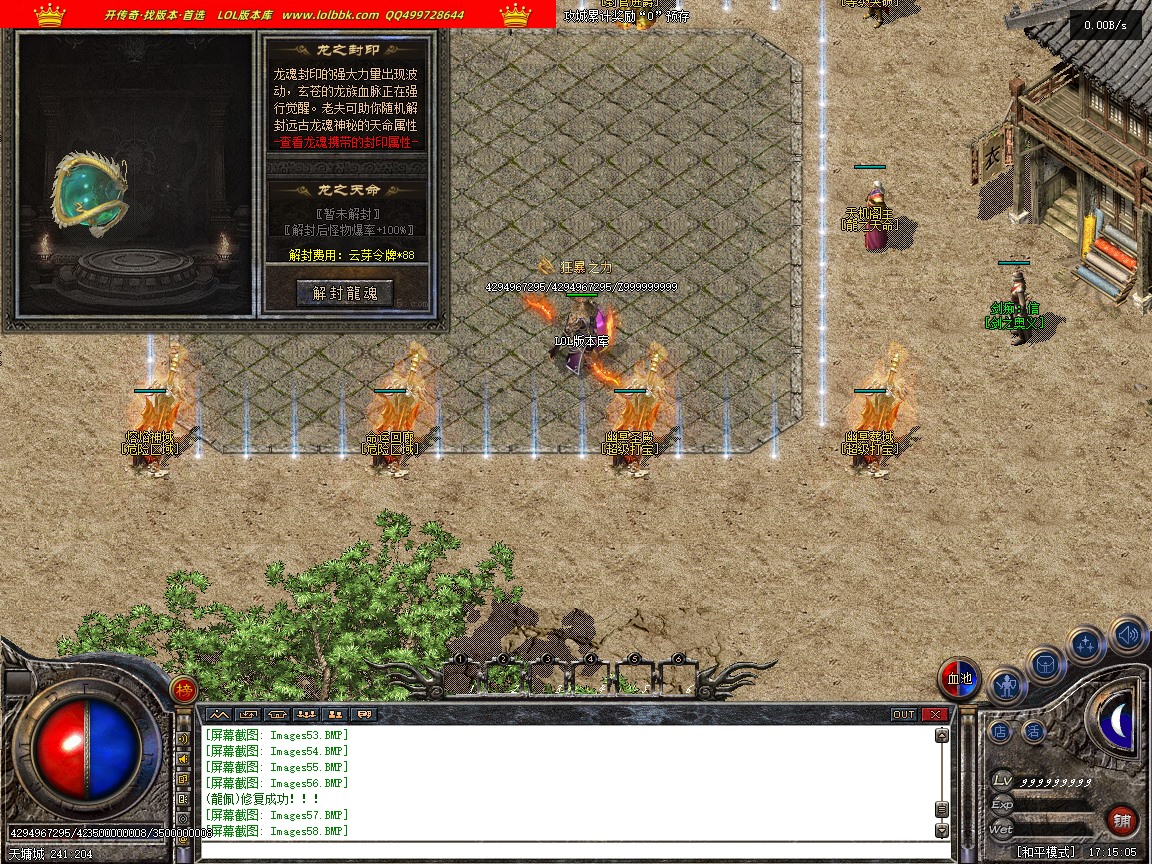The width and height of the screenshot is (1152, 864).
Task: Click the crescent moon day-night dial
Action: (x=1117, y=720)
